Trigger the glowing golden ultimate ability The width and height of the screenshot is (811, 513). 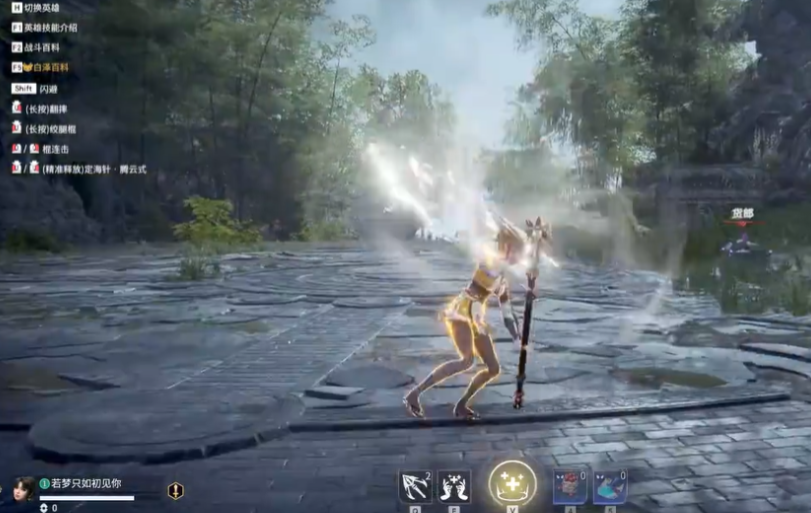[512, 484]
